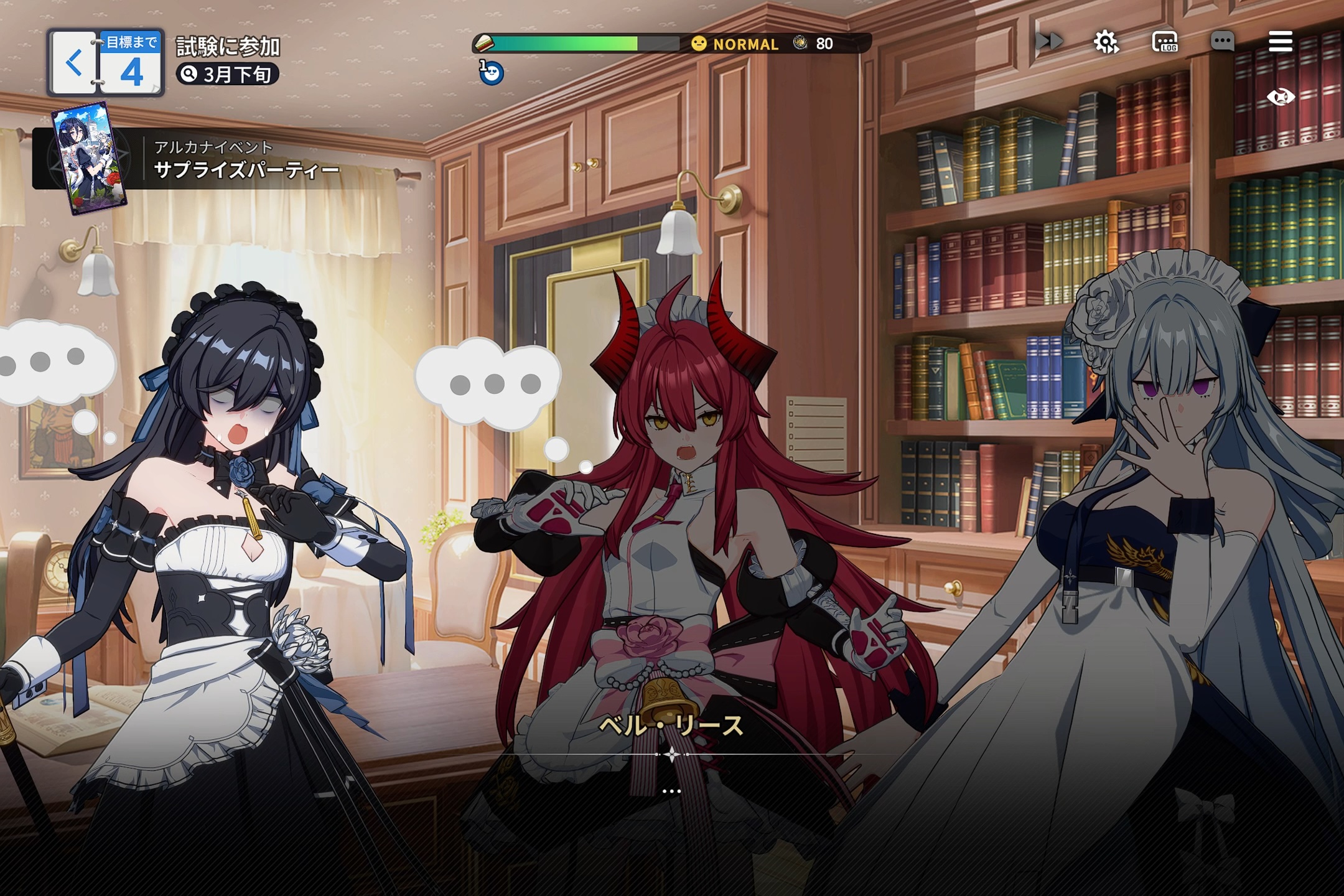Click the blue mood bubble marked 1

tap(491, 73)
